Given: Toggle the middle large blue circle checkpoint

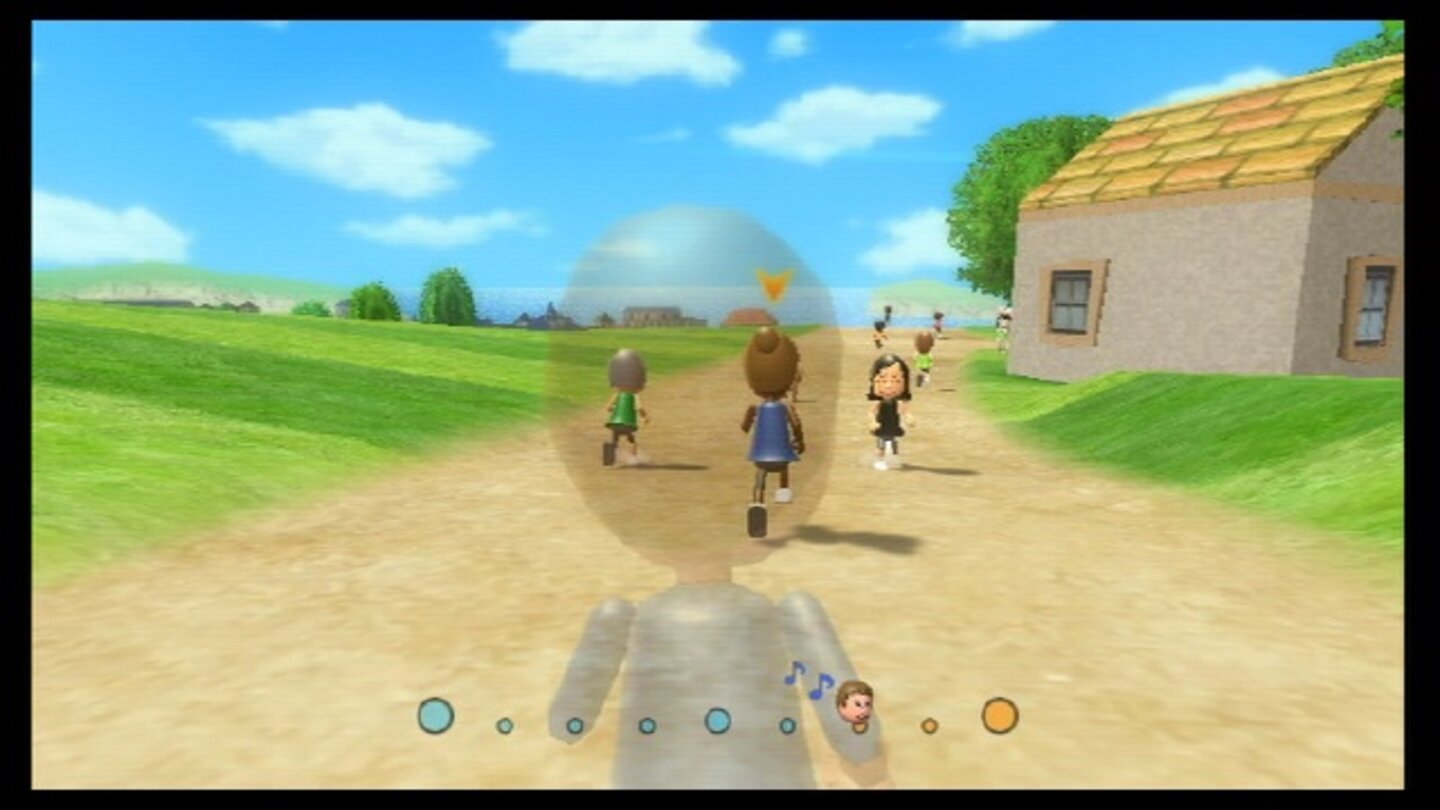Looking at the screenshot, I should [x=718, y=719].
